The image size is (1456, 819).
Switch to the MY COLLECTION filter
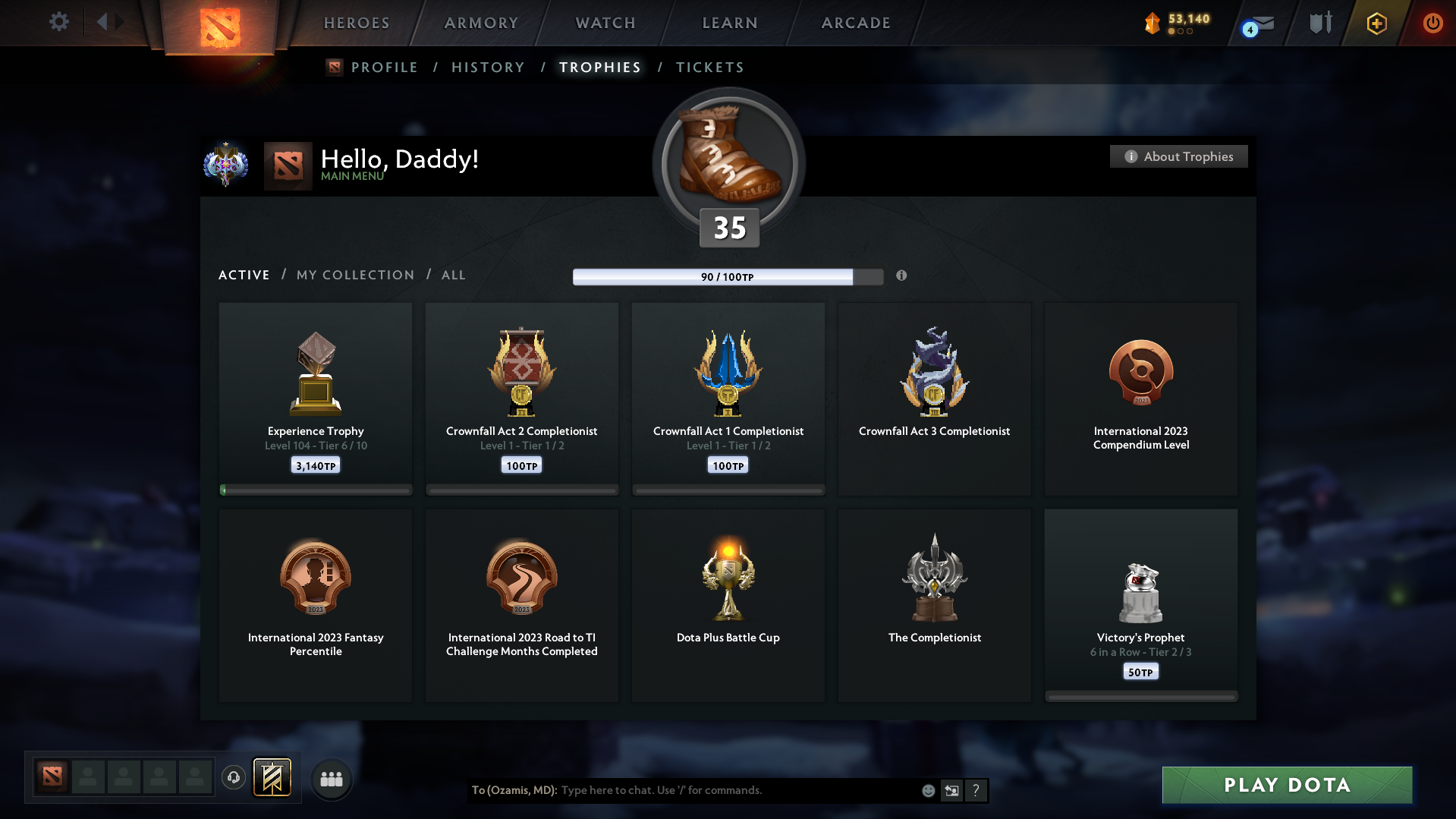(x=354, y=275)
